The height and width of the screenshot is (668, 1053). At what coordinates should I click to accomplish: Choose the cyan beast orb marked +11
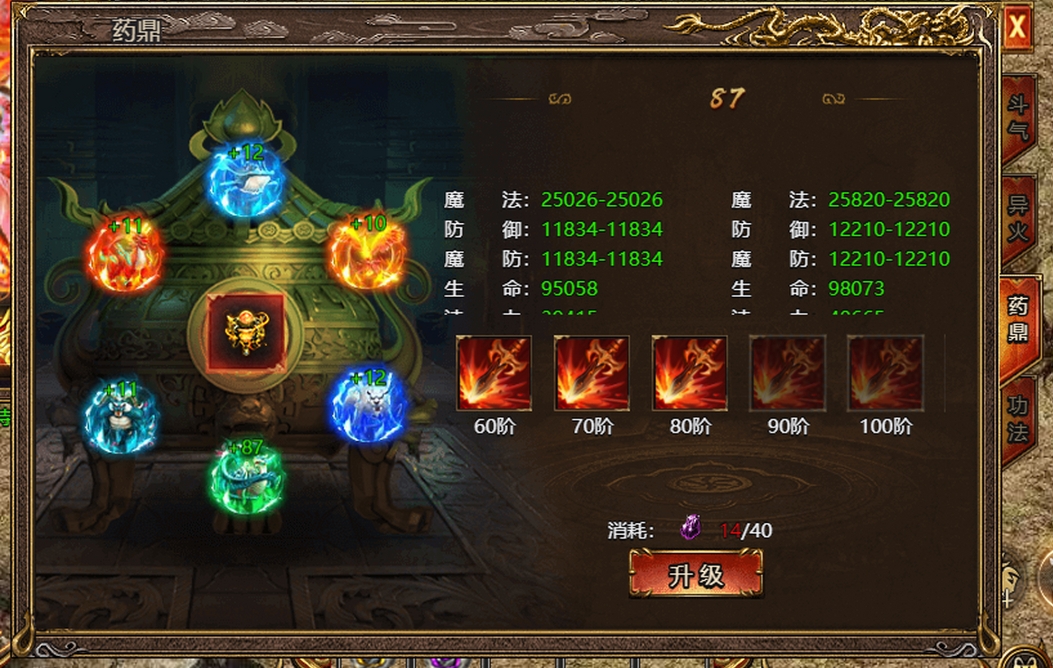coord(121,417)
